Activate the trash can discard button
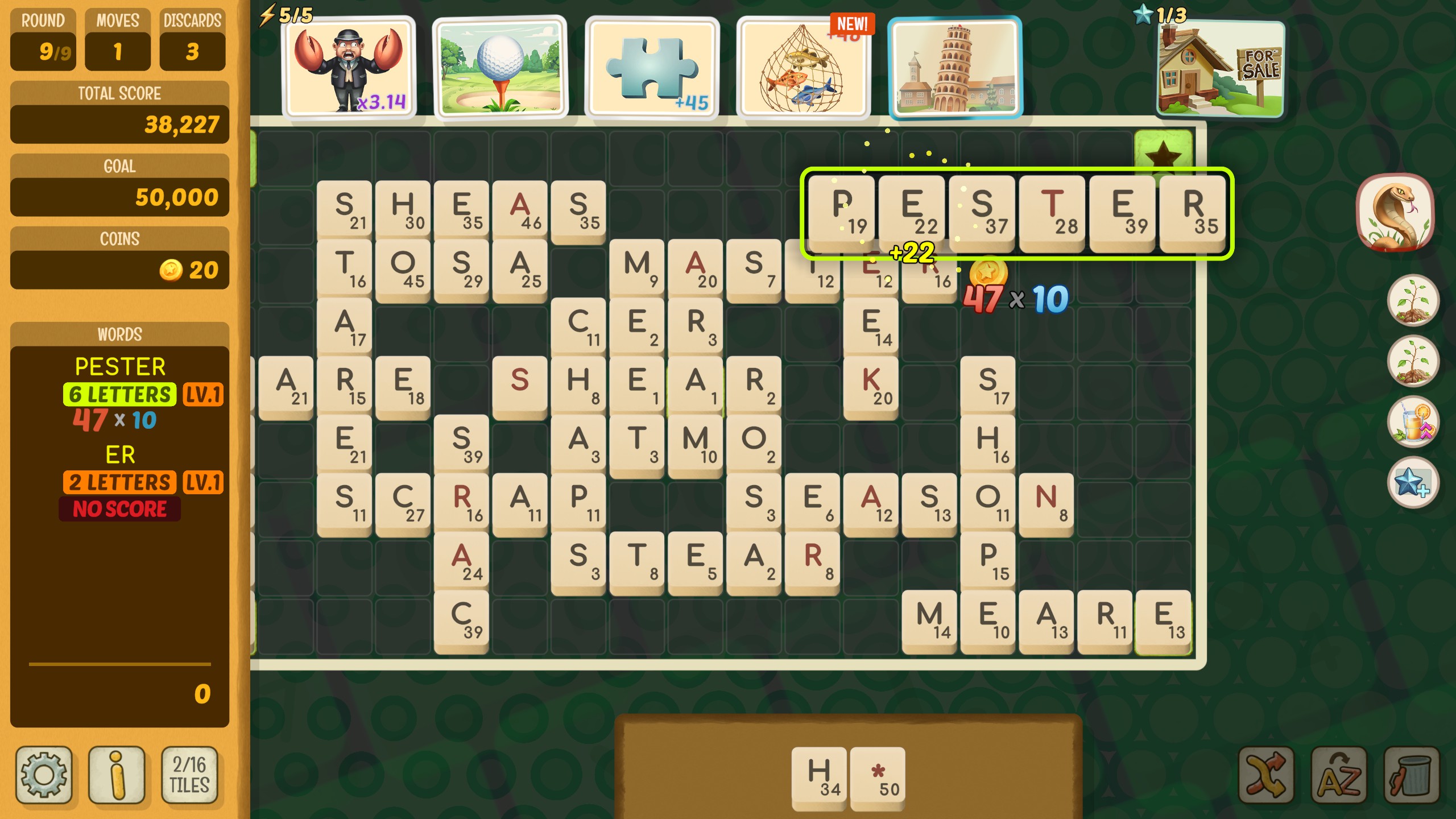 [1412, 775]
